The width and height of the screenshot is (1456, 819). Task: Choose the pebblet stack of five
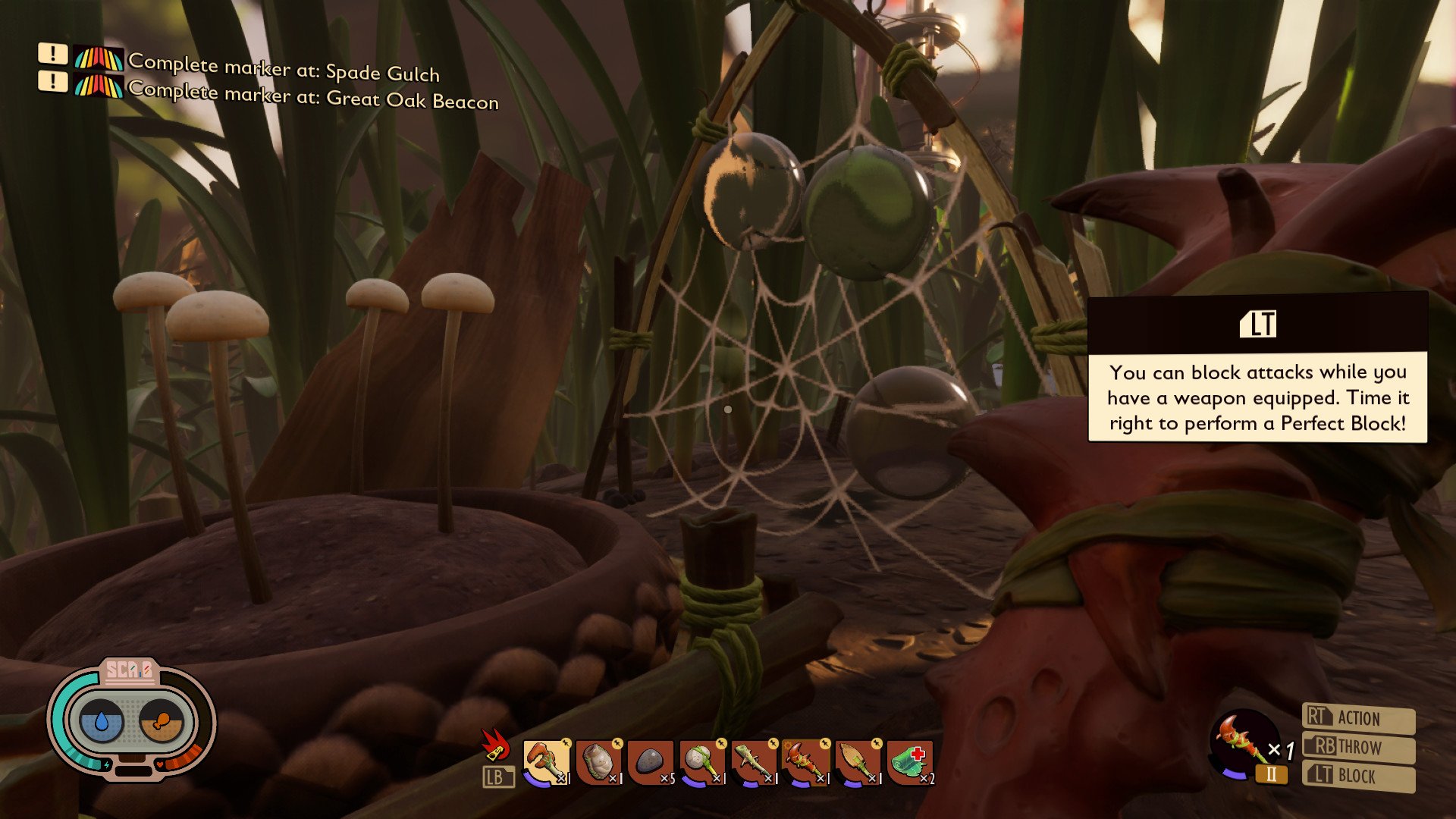point(650,761)
